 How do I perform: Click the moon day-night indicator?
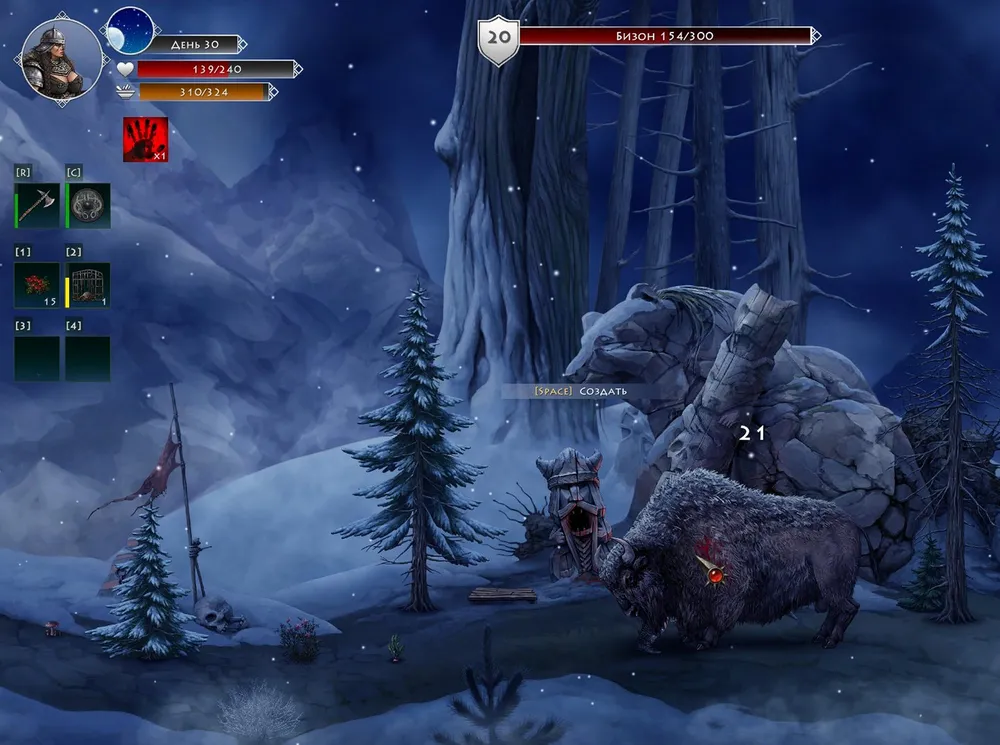(x=130, y=31)
